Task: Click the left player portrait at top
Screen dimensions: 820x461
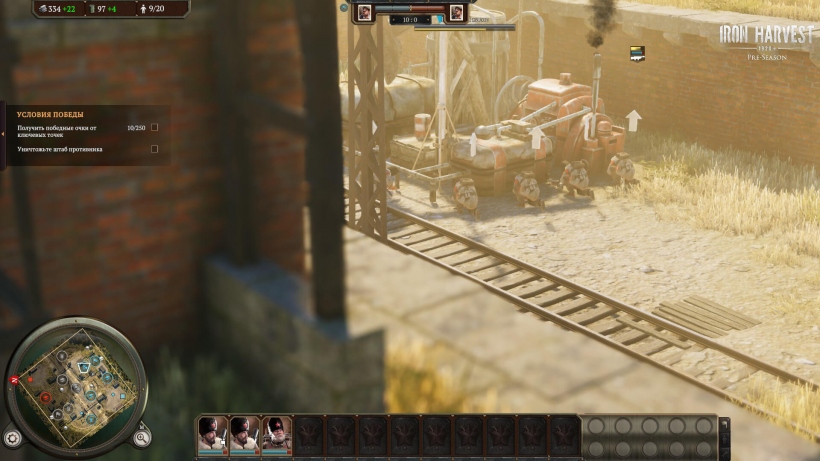Action: click(365, 12)
